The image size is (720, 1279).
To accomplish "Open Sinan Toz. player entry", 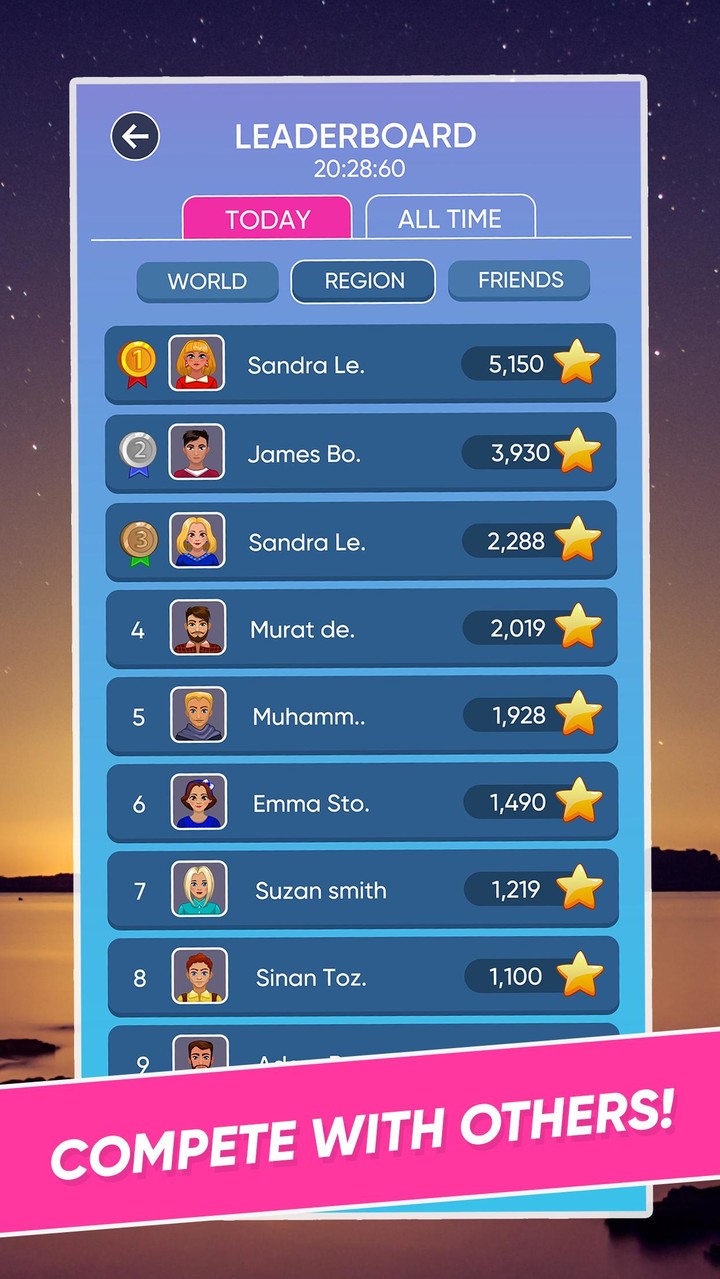I will pyautogui.click(x=360, y=977).
